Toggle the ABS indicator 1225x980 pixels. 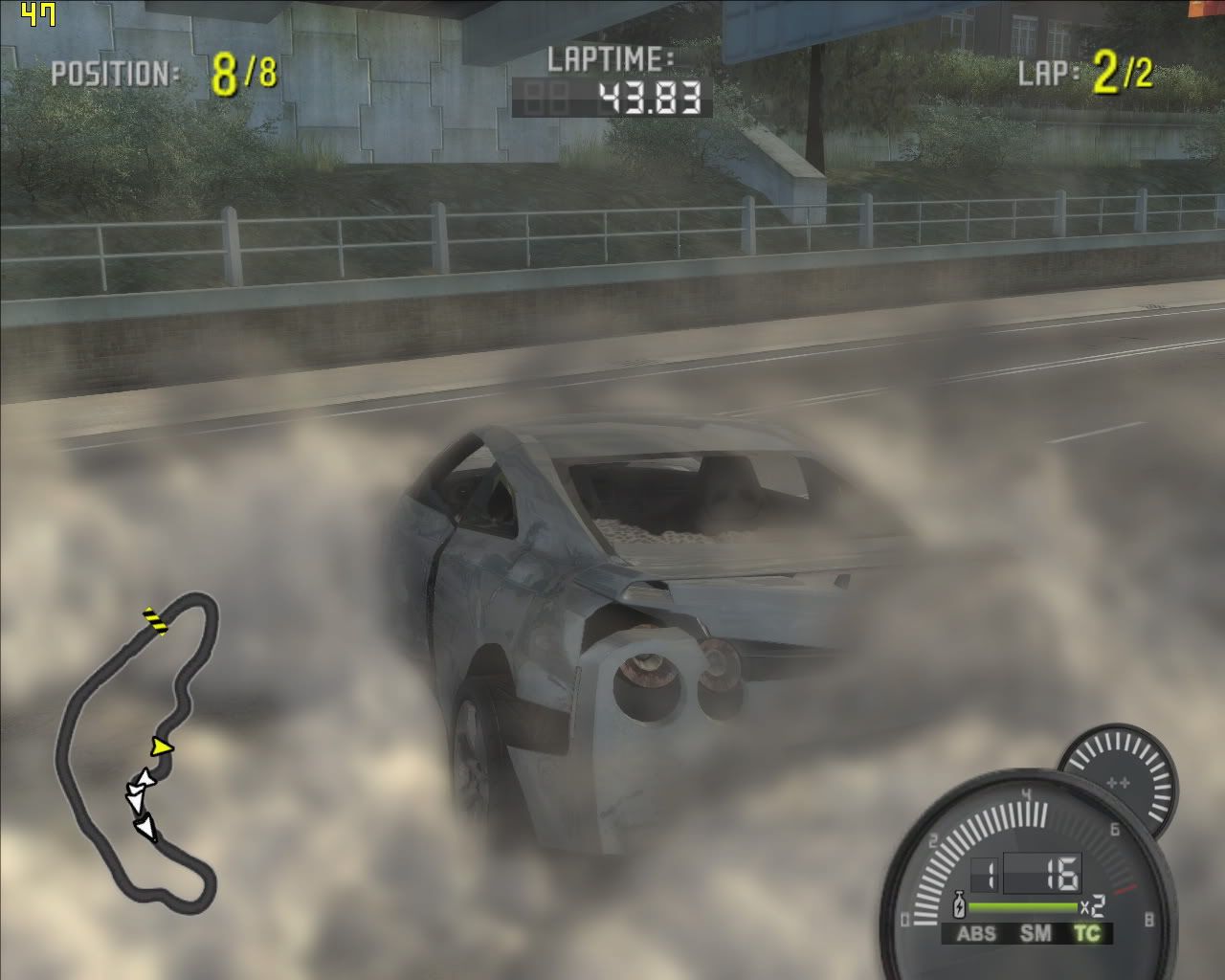[976, 933]
